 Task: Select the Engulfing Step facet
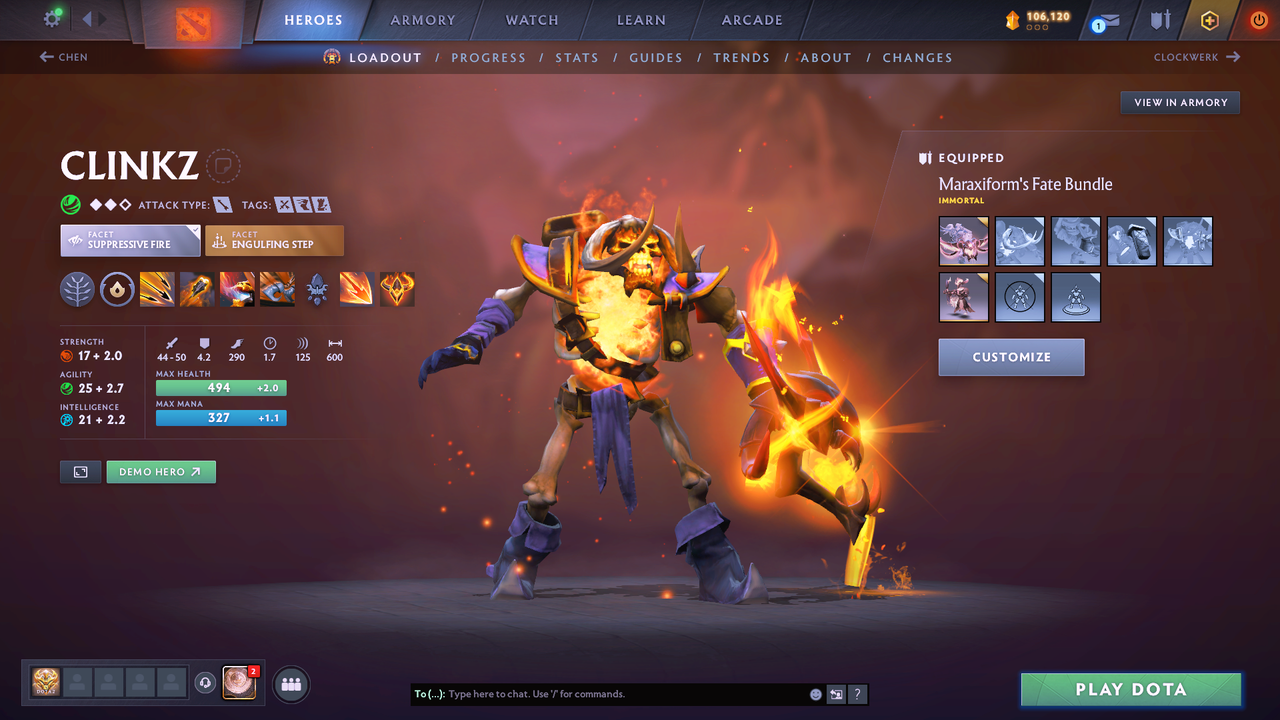pos(274,240)
